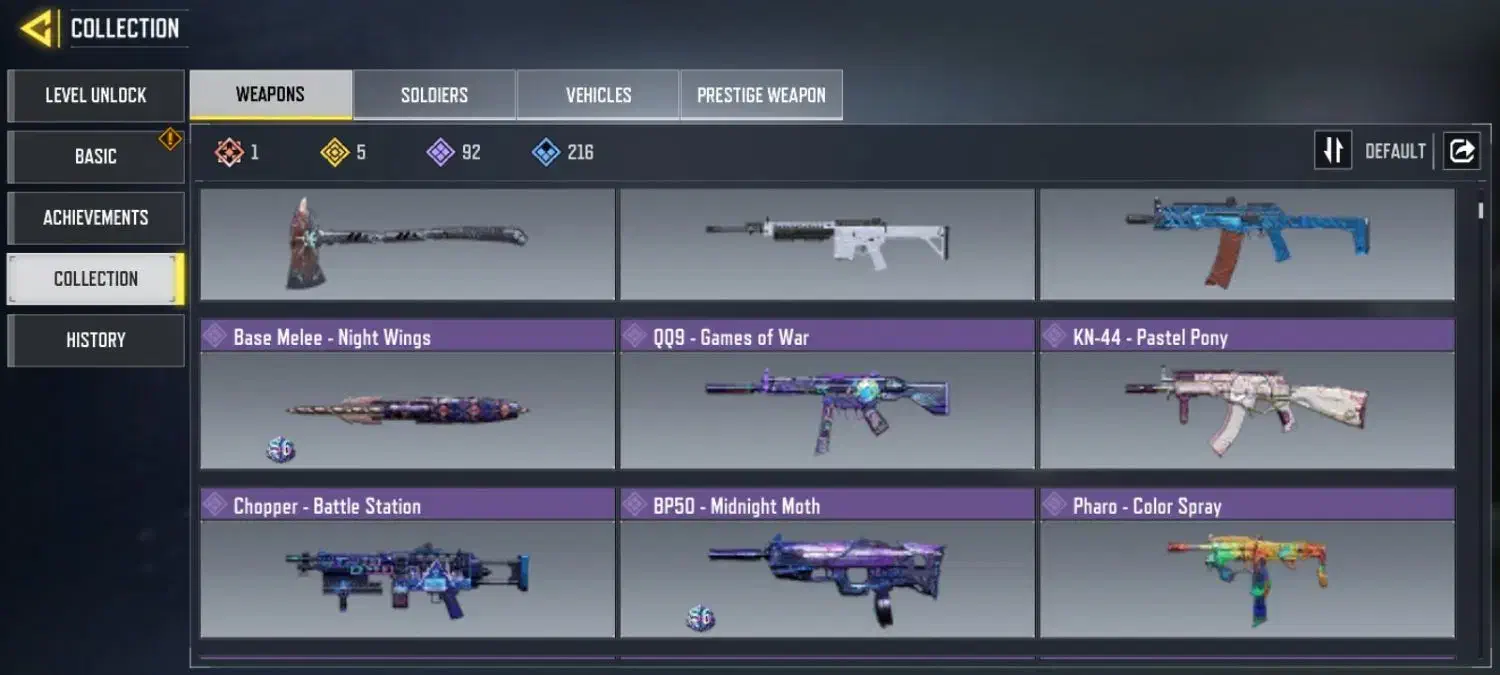Filter by yellow legendary rarity icon

point(334,152)
